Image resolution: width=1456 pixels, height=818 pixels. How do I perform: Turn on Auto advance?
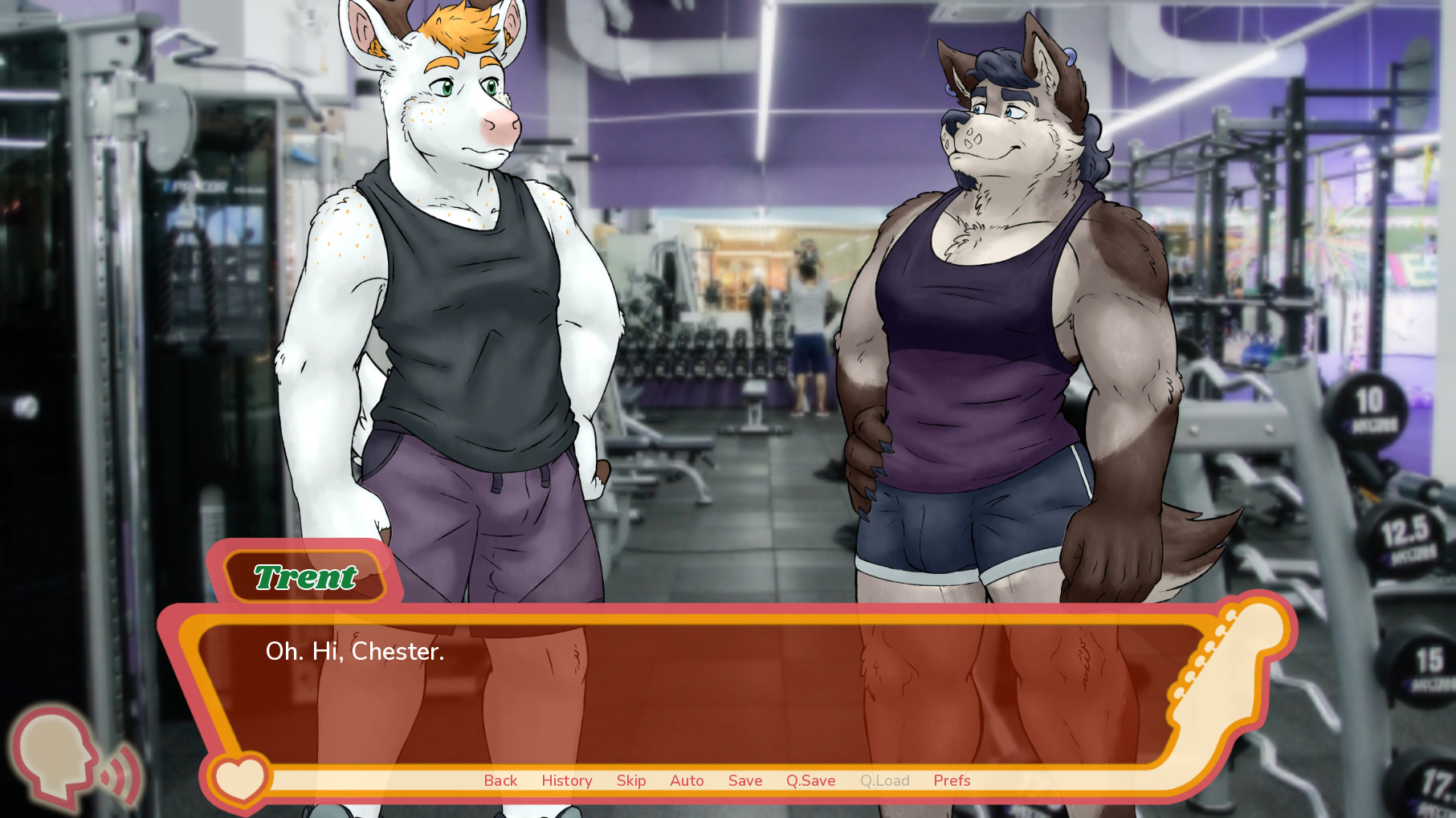coord(687,780)
